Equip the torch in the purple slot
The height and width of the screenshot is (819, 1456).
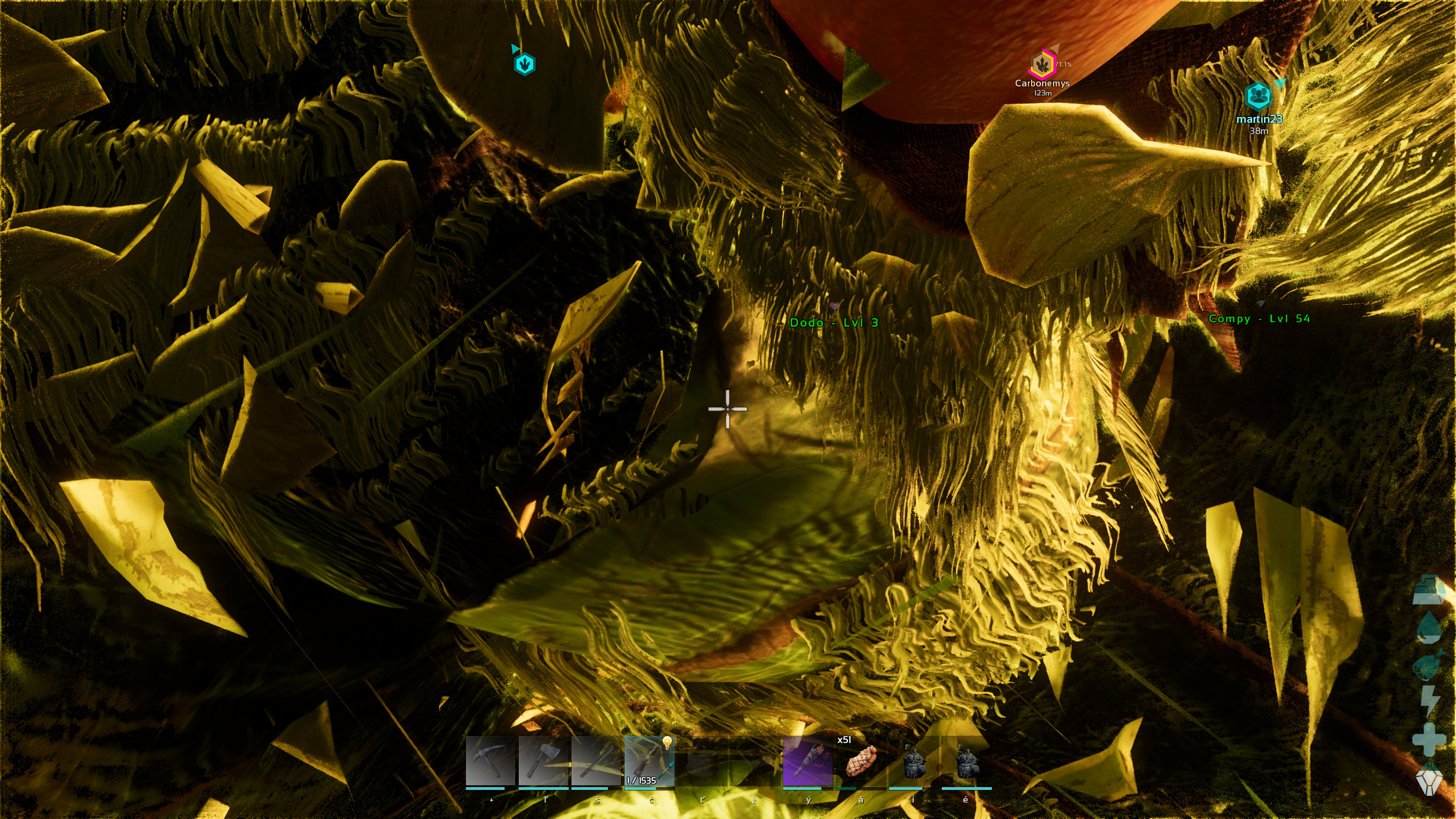(808, 761)
